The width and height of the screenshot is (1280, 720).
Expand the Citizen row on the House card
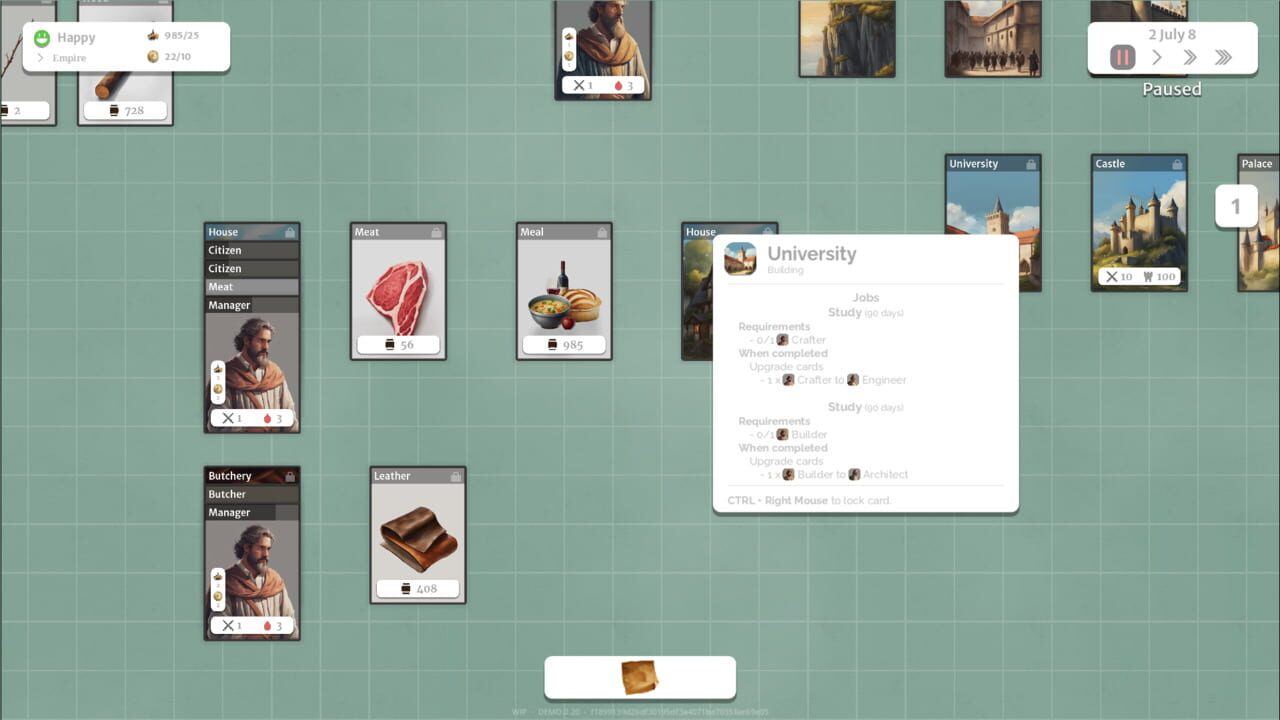[x=251, y=250]
